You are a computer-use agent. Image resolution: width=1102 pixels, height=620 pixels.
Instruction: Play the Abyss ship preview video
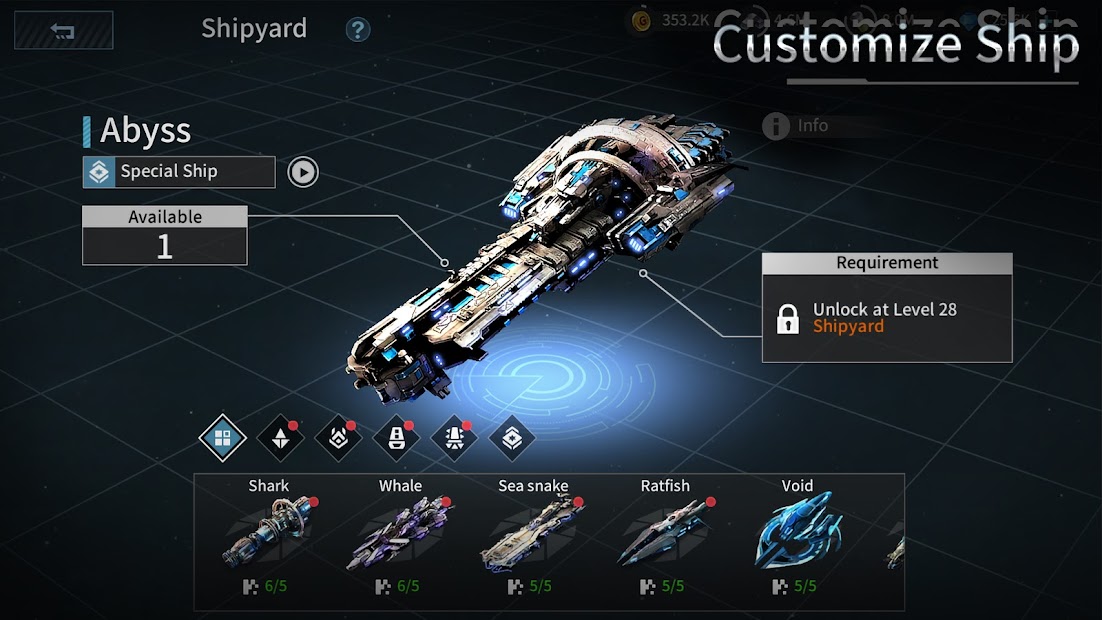pos(303,172)
